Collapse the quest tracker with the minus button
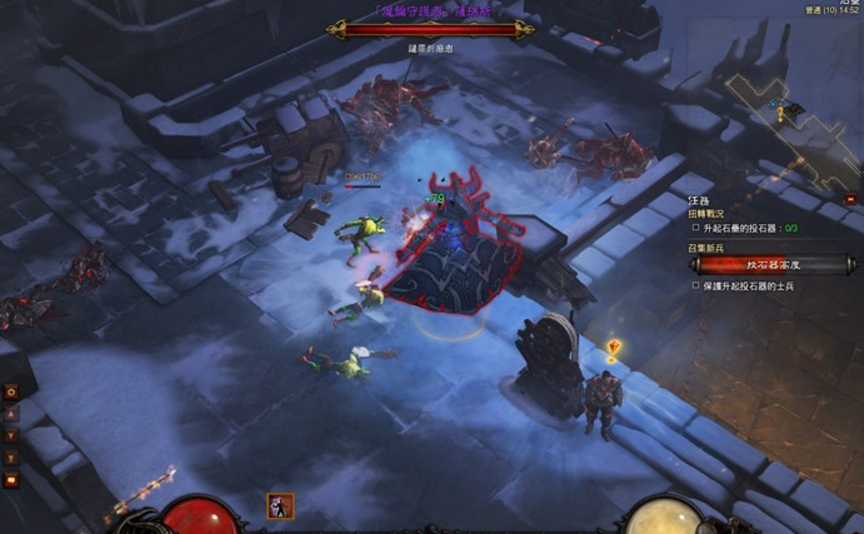The height and width of the screenshot is (534, 864). coord(851,199)
